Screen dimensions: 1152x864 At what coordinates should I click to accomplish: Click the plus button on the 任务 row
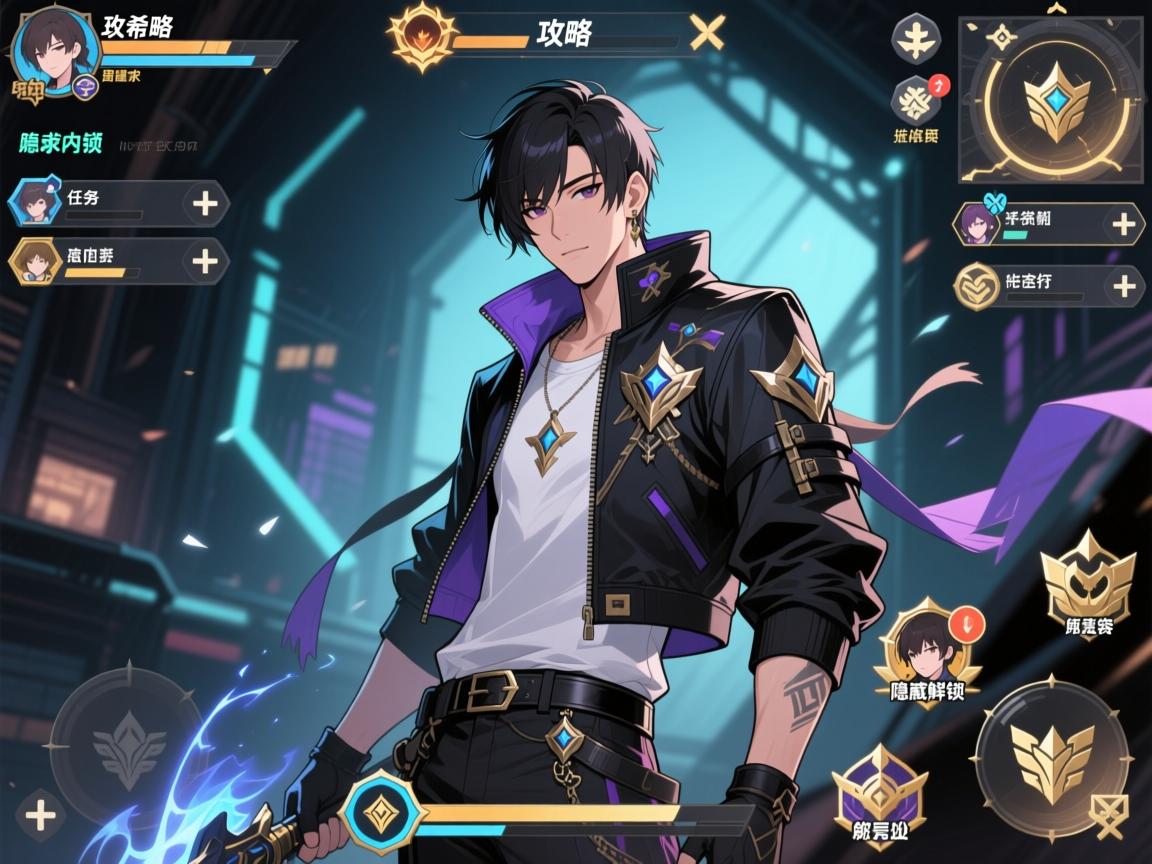pyautogui.click(x=205, y=204)
